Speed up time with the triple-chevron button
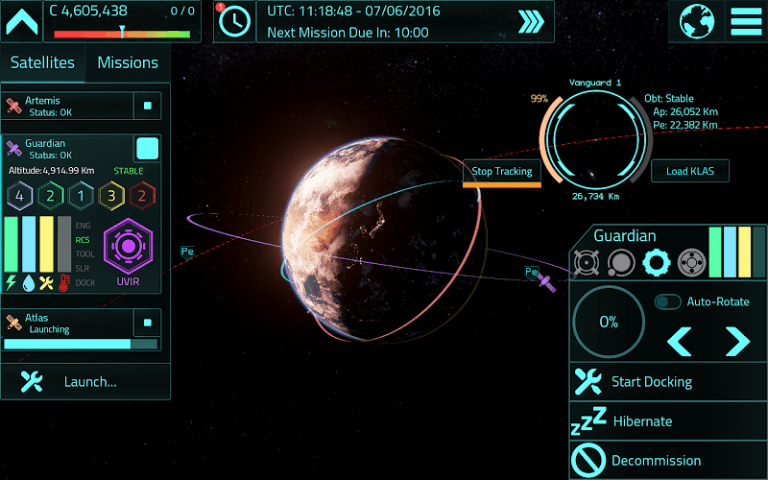768x480 pixels. [x=530, y=21]
